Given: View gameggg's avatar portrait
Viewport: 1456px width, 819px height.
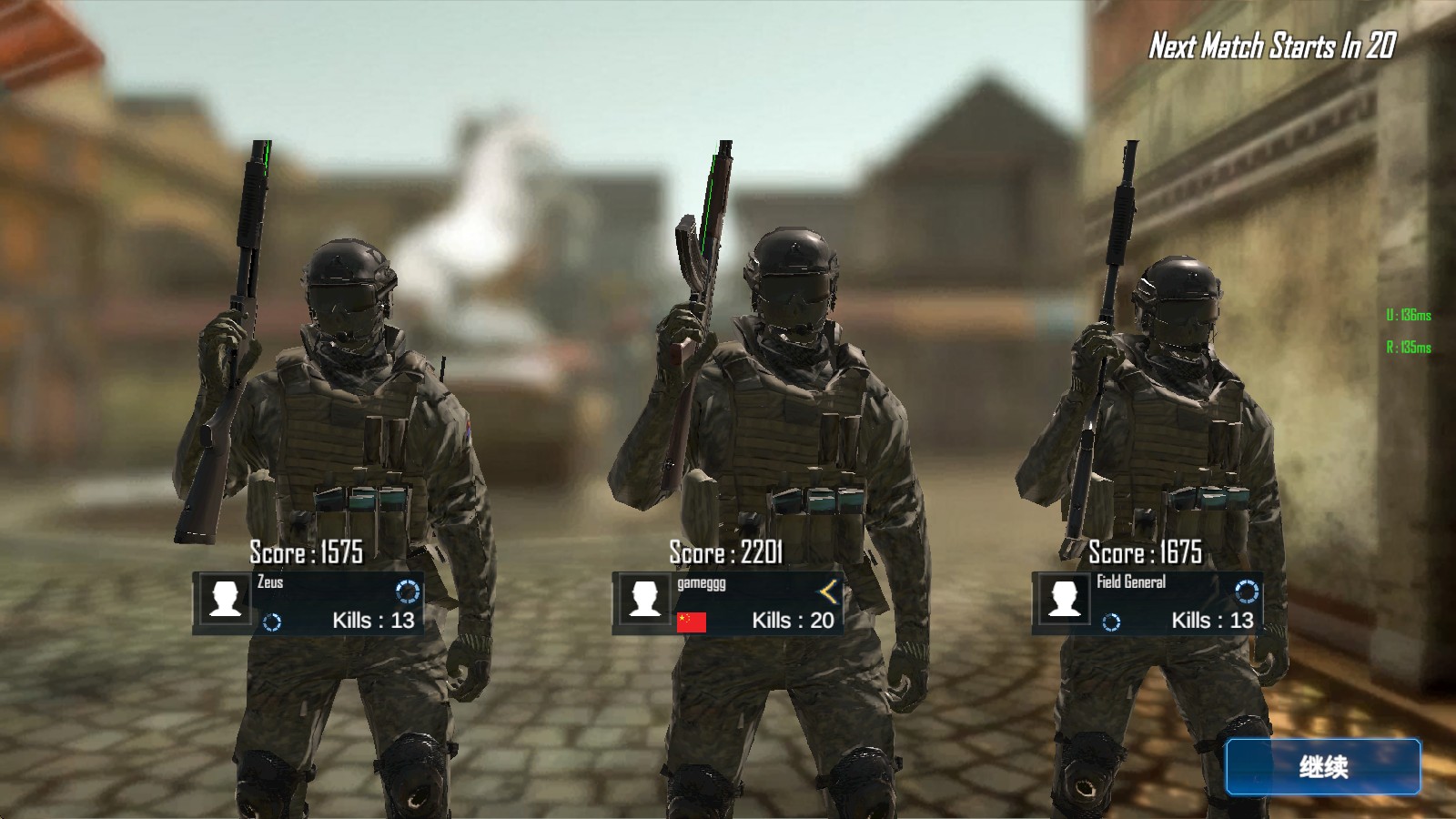Looking at the screenshot, I should tap(645, 601).
